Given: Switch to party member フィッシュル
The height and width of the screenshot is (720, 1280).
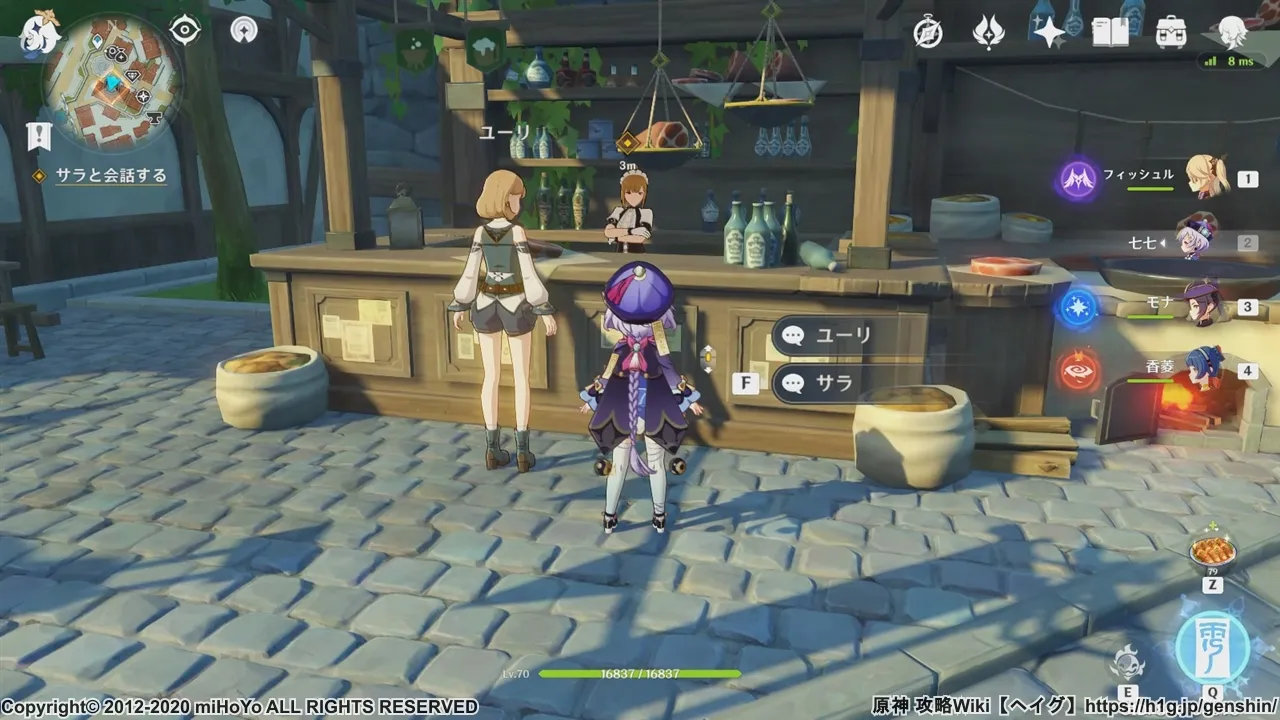Looking at the screenshot, I should click(x=1205, y=178).
